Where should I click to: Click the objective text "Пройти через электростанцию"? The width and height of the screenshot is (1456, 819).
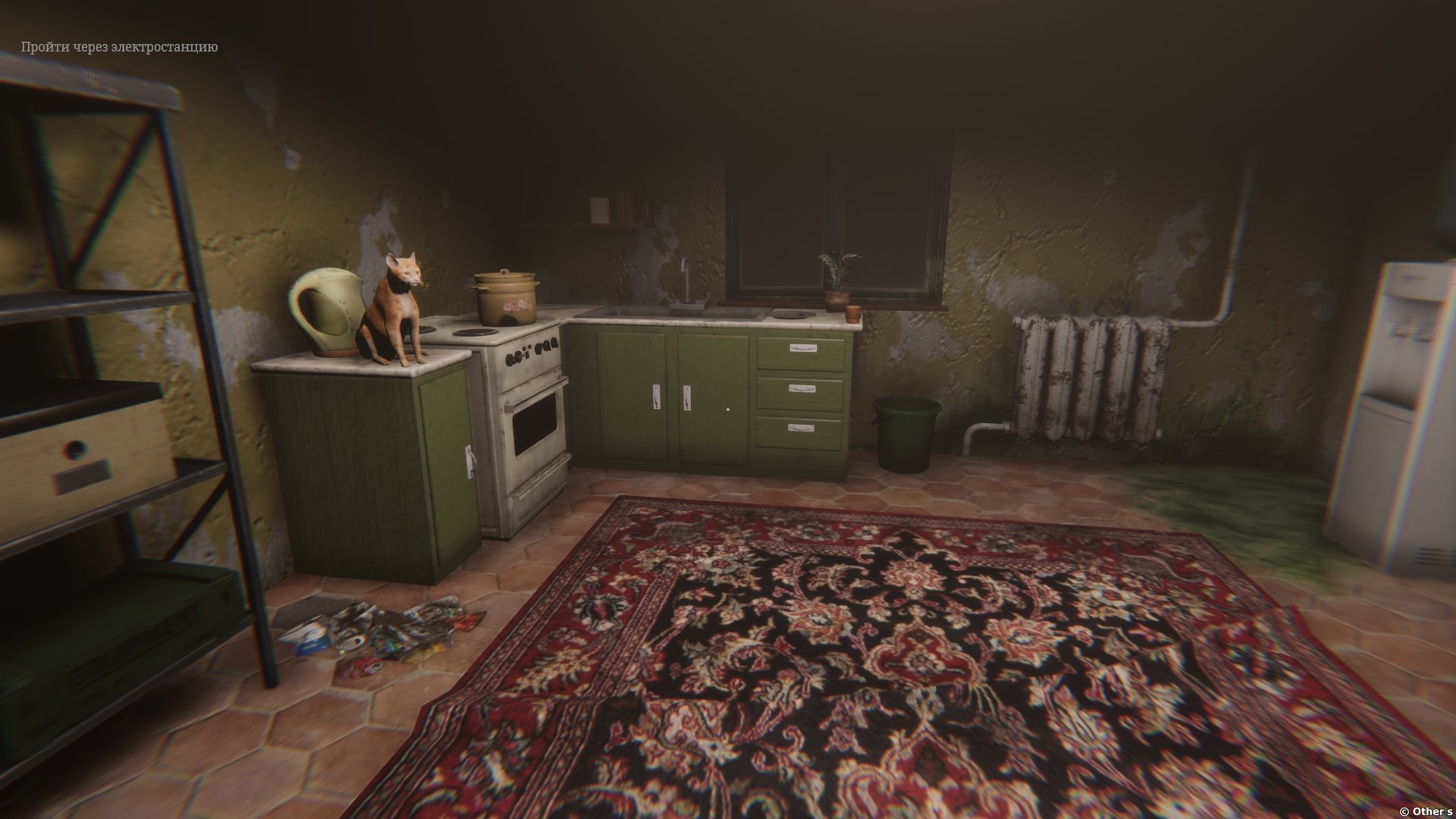[119, 47]
